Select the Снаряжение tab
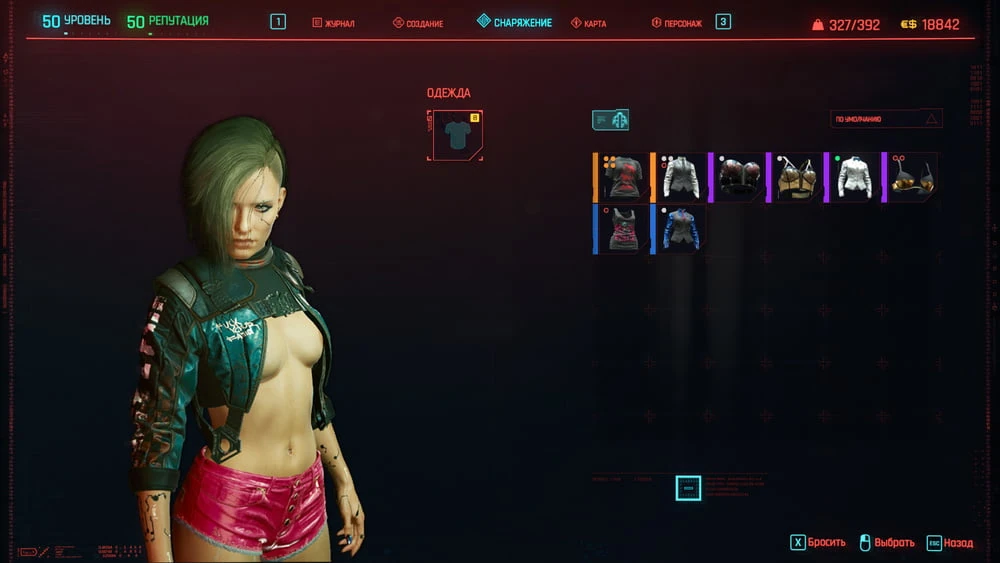 click(514, 22)
